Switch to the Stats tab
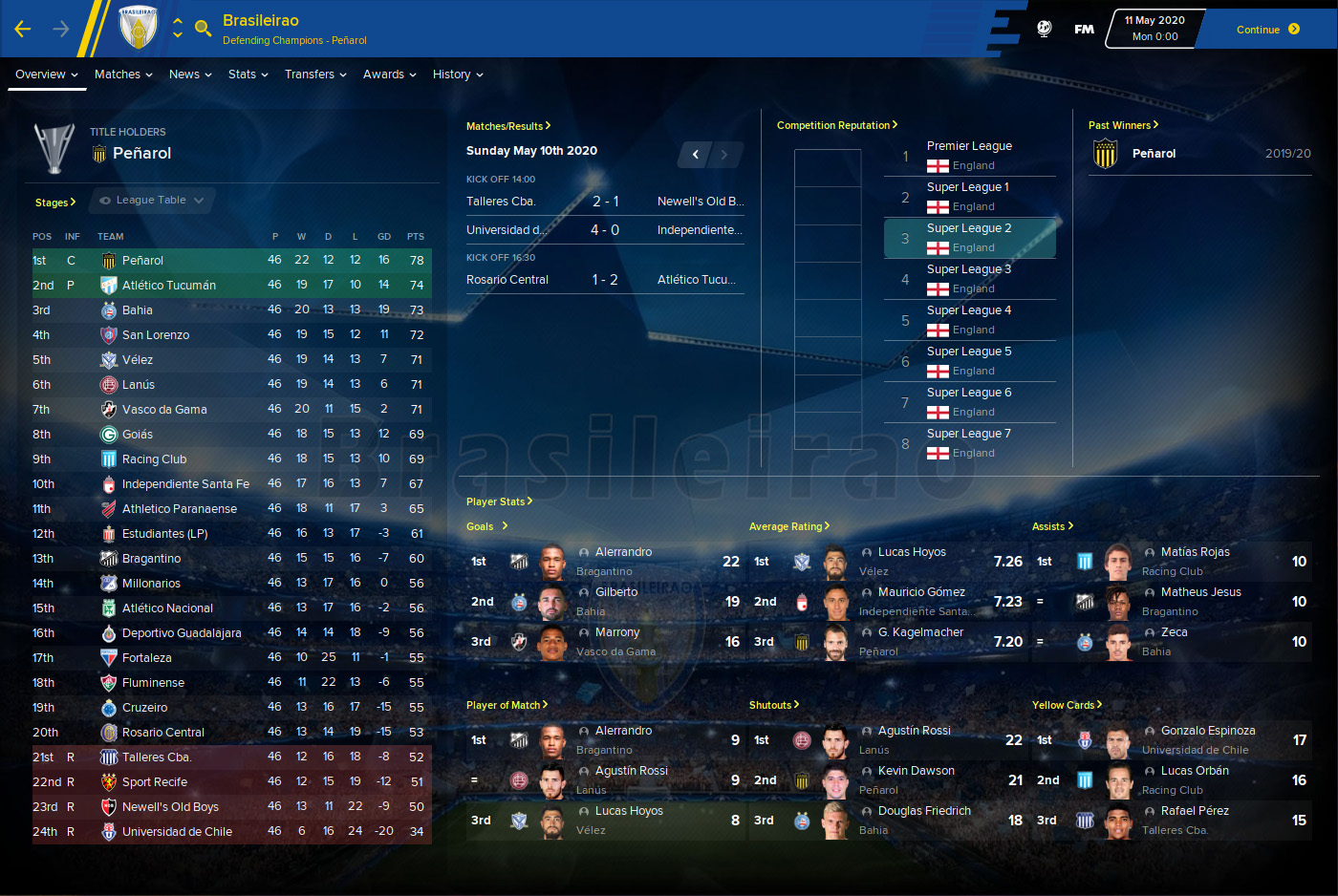 (248, 75)
